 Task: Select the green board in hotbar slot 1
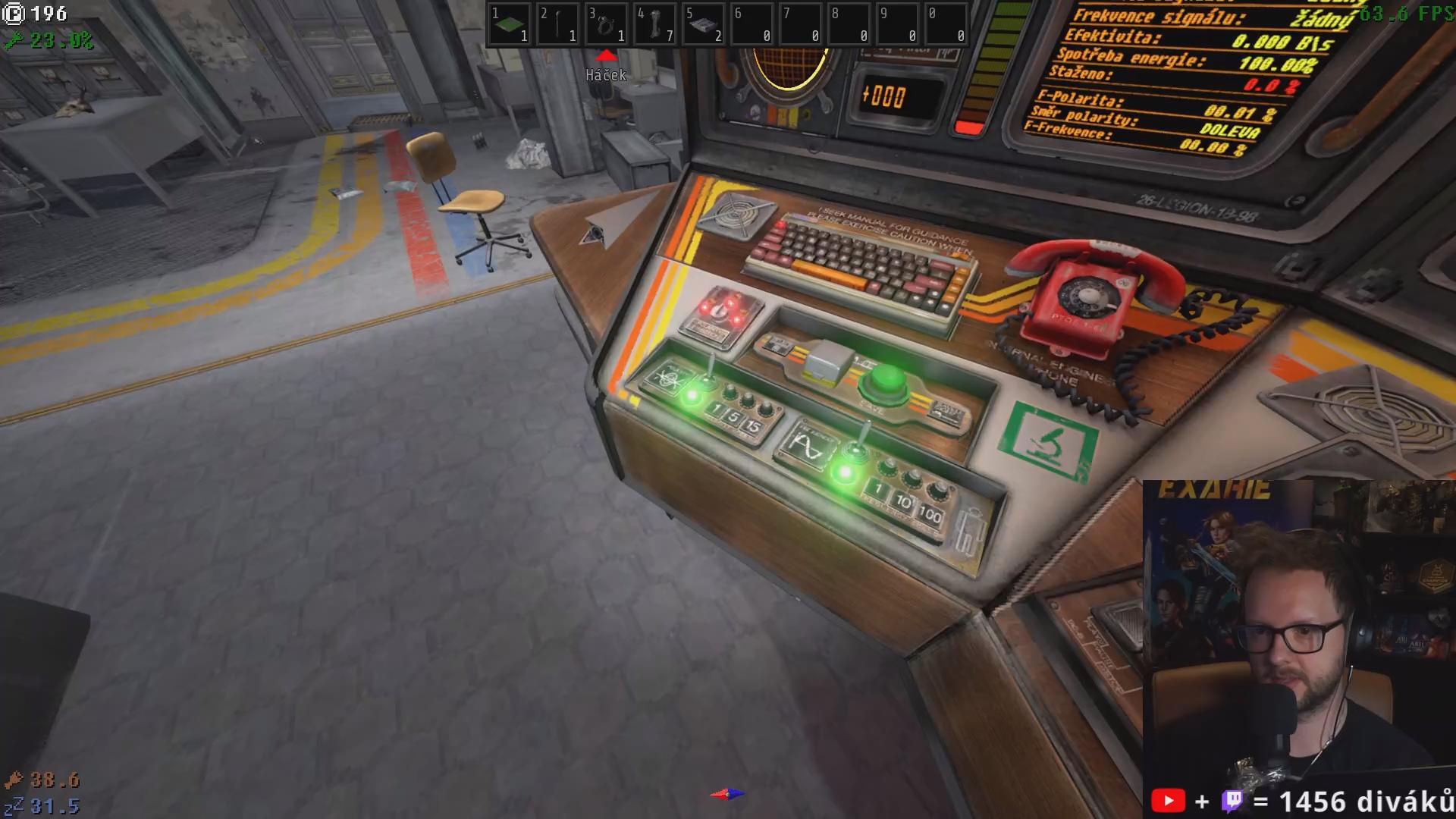coord(509,25)
